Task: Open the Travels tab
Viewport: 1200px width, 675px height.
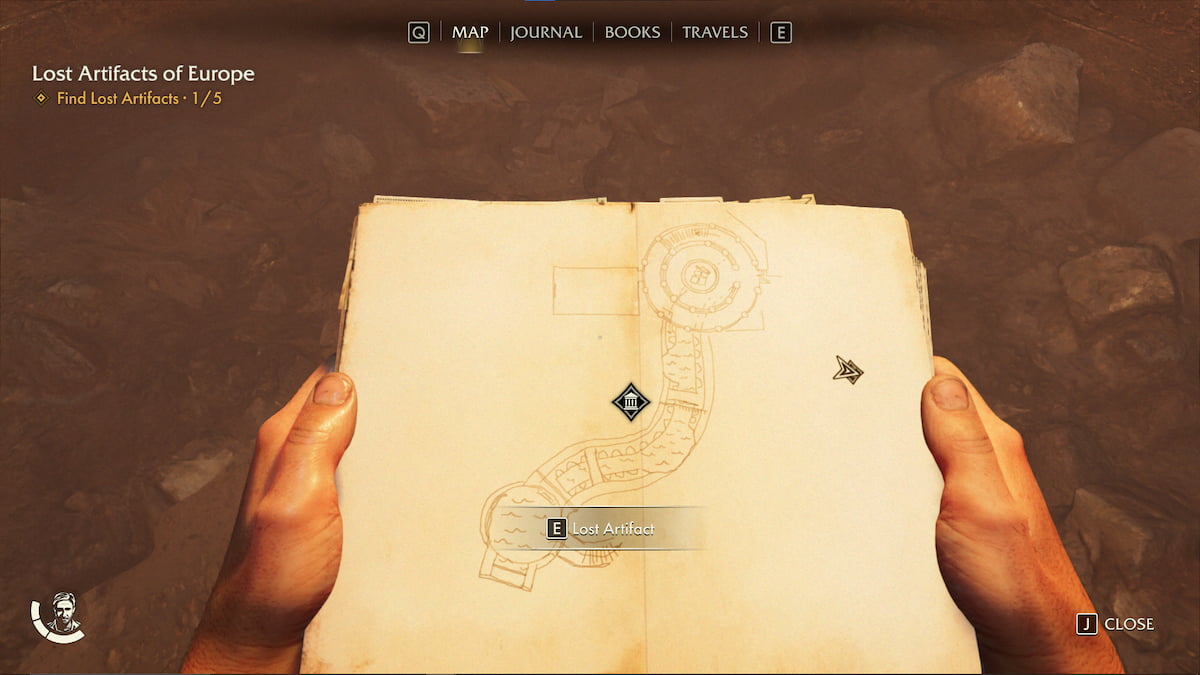Action: point(715,32)
